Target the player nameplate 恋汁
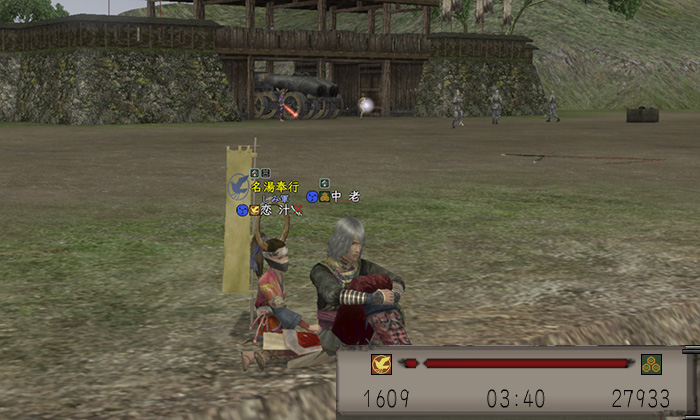Screen dimensions: 700x420 pos(276,210)
